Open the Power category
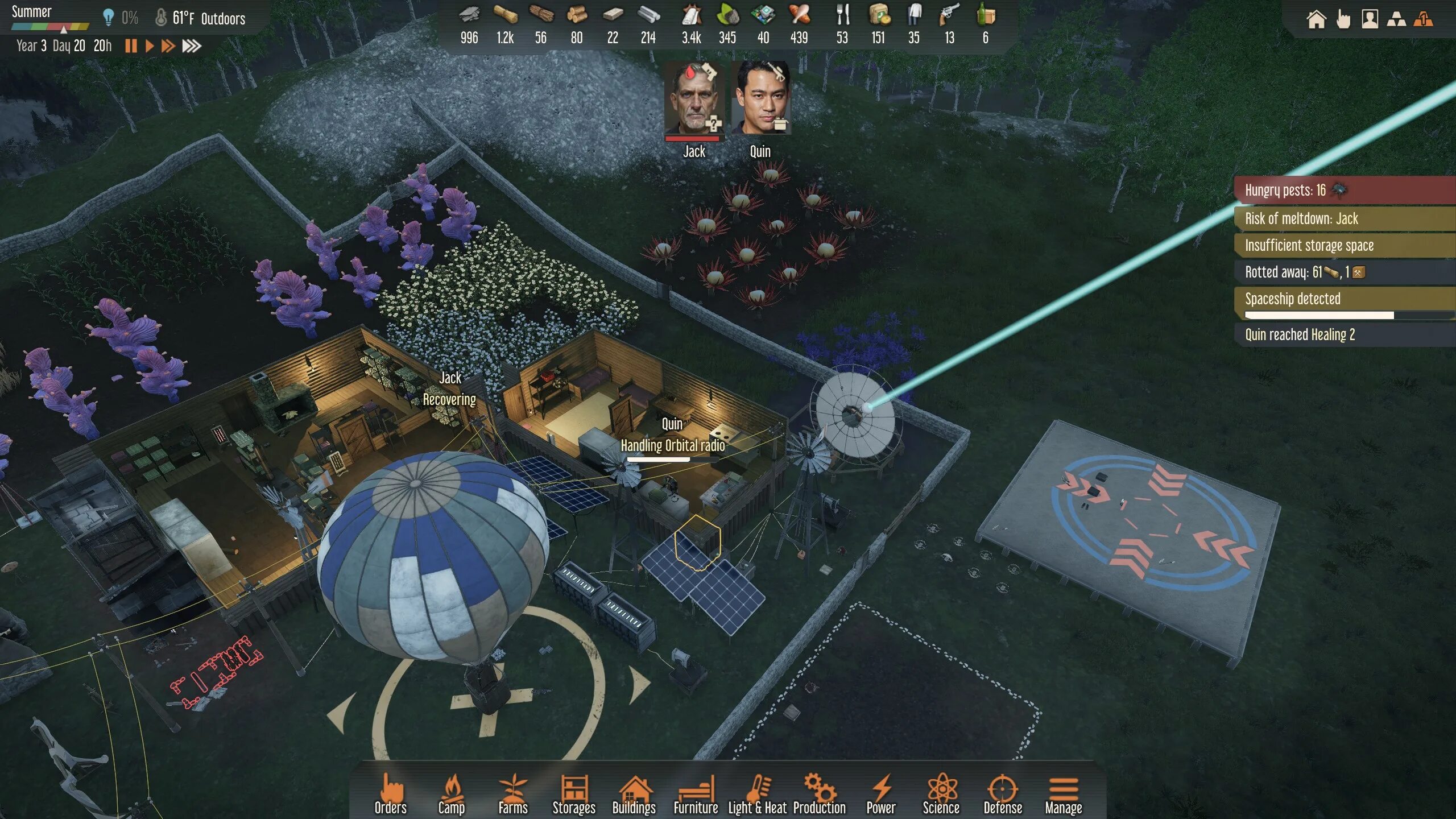The image size is (1456, 819). [880, 793]
